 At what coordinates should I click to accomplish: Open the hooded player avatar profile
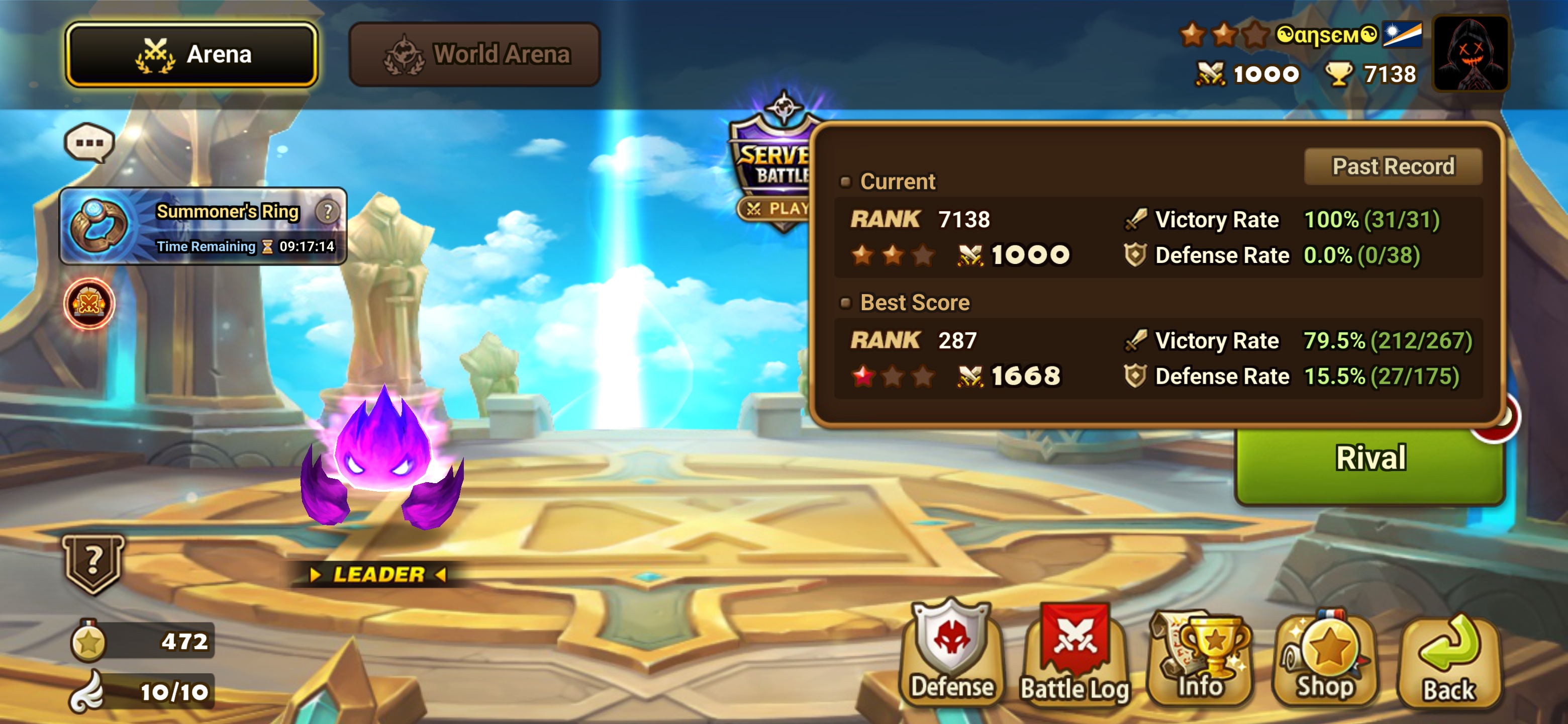(1470, 54)
